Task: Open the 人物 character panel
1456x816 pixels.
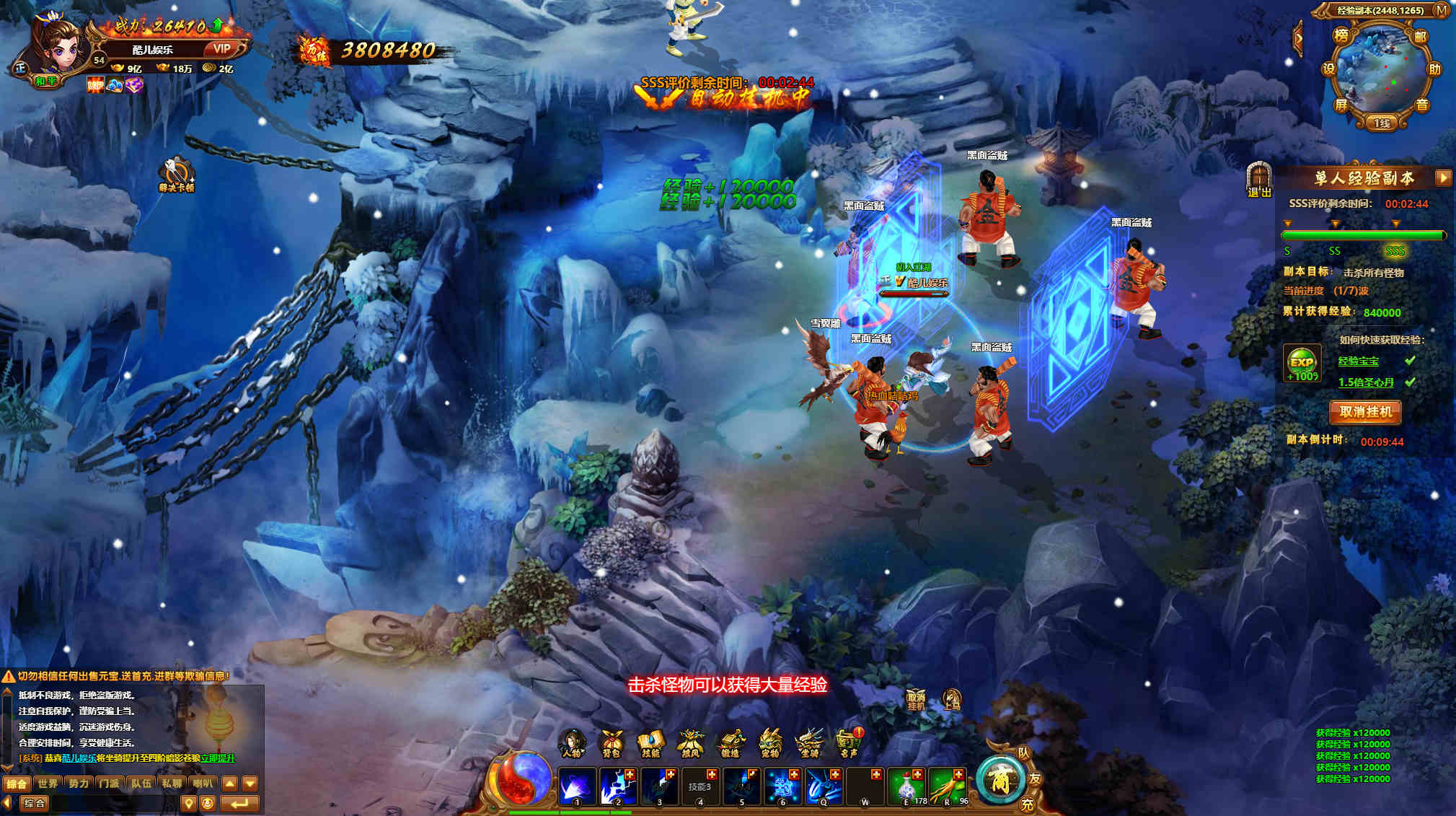Action: pyautogui.click(x=572, y=744)
